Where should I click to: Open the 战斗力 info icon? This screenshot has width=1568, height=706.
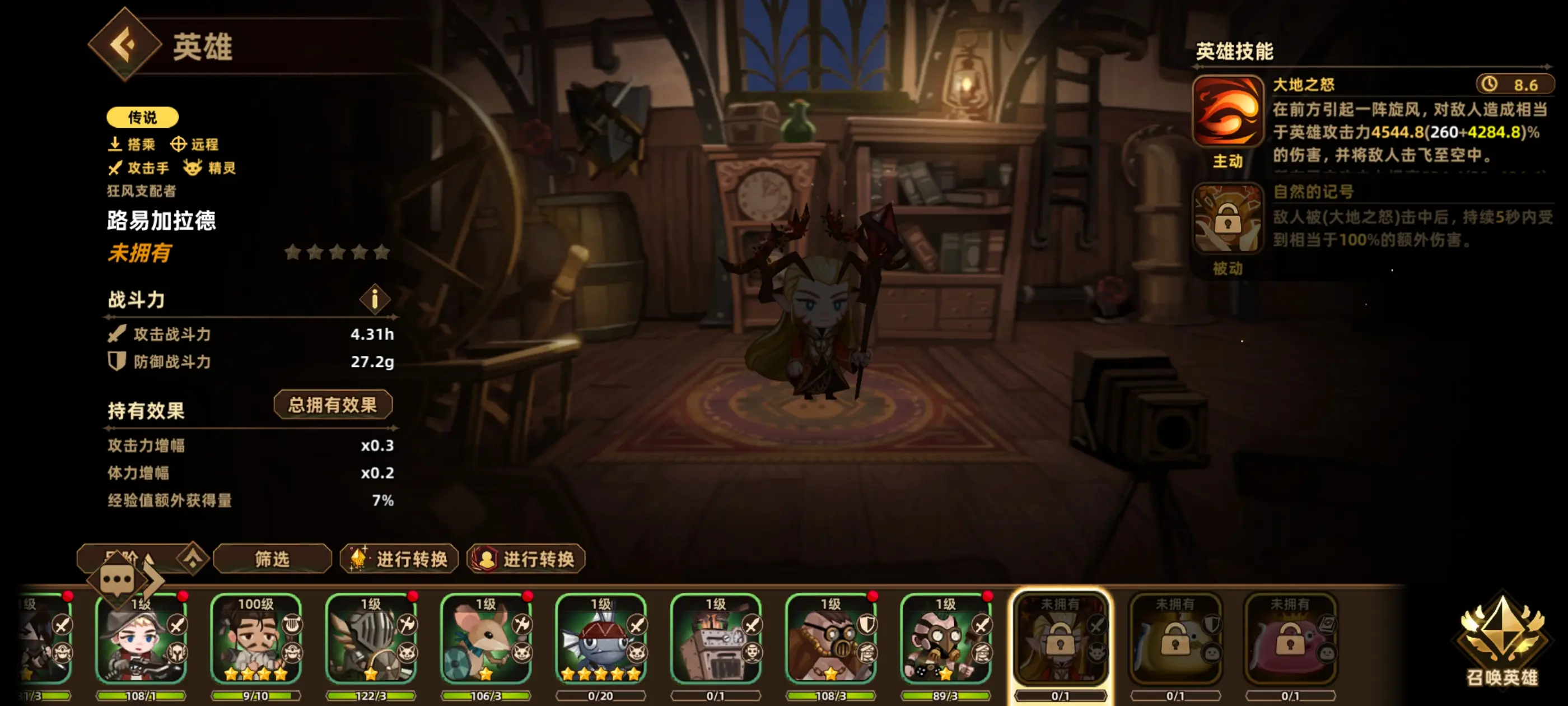click(374, 299)
